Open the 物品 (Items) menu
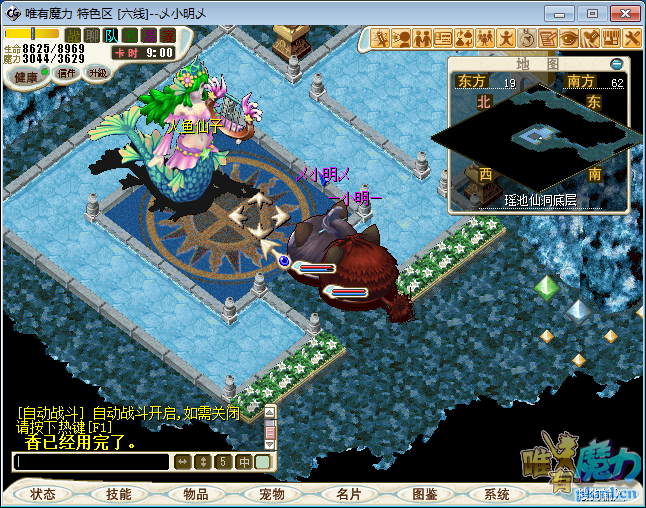This screenshot has width=646, height=508. coord(196,494)
